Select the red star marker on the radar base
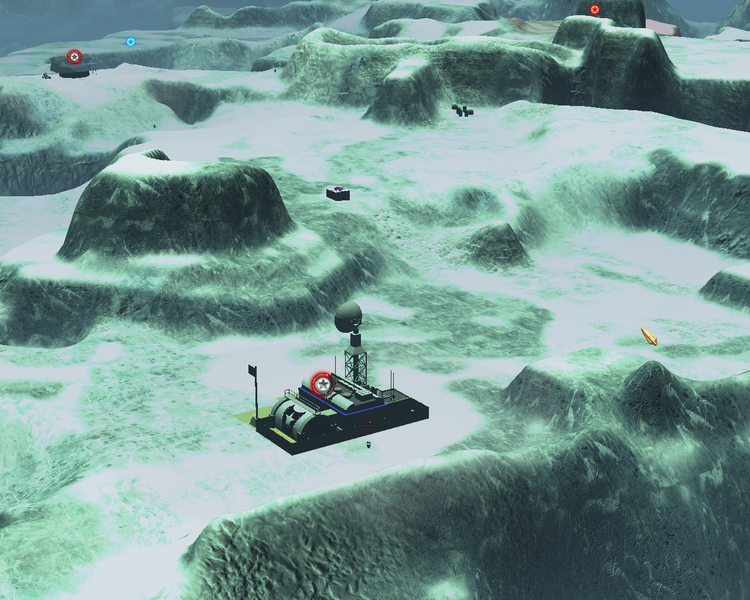Viewport: 750px width, 600px height. (322, 383)
